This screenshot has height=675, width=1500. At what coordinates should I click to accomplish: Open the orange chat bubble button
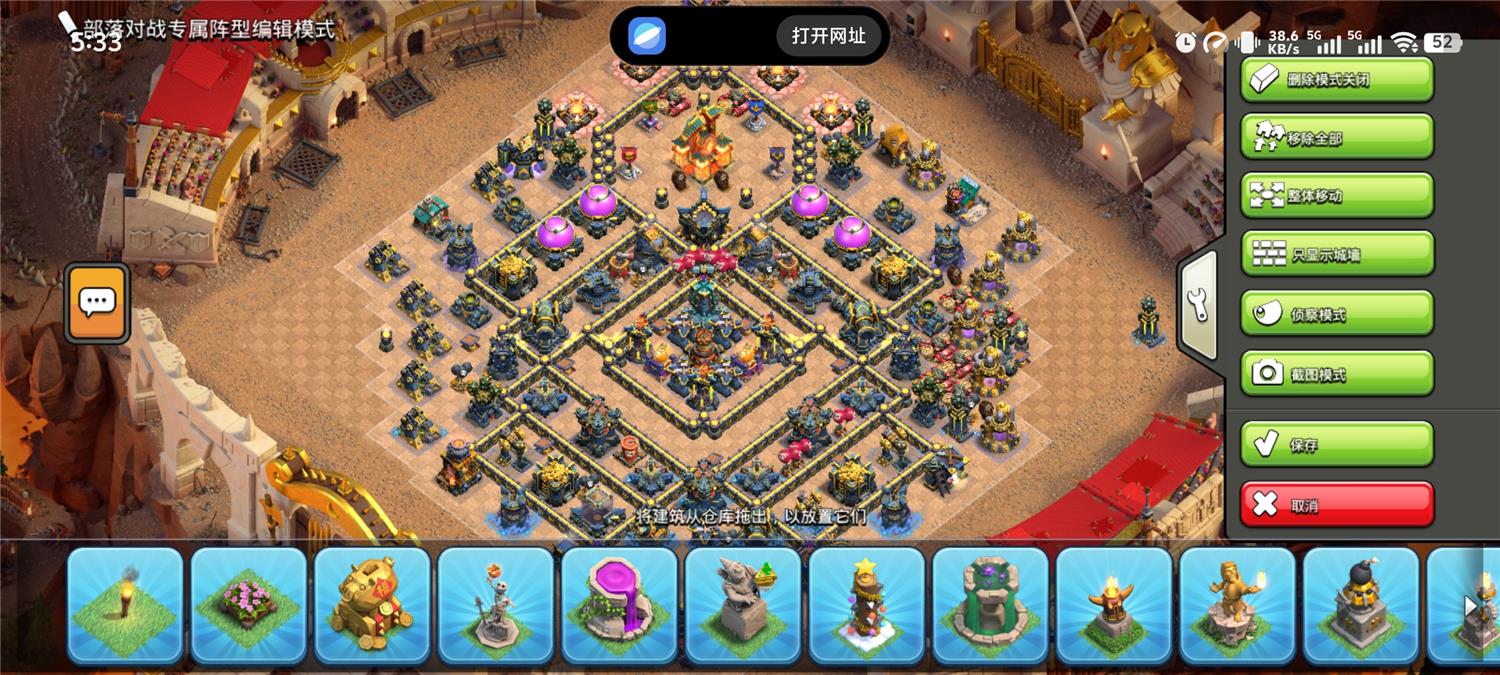pos(97,302)
